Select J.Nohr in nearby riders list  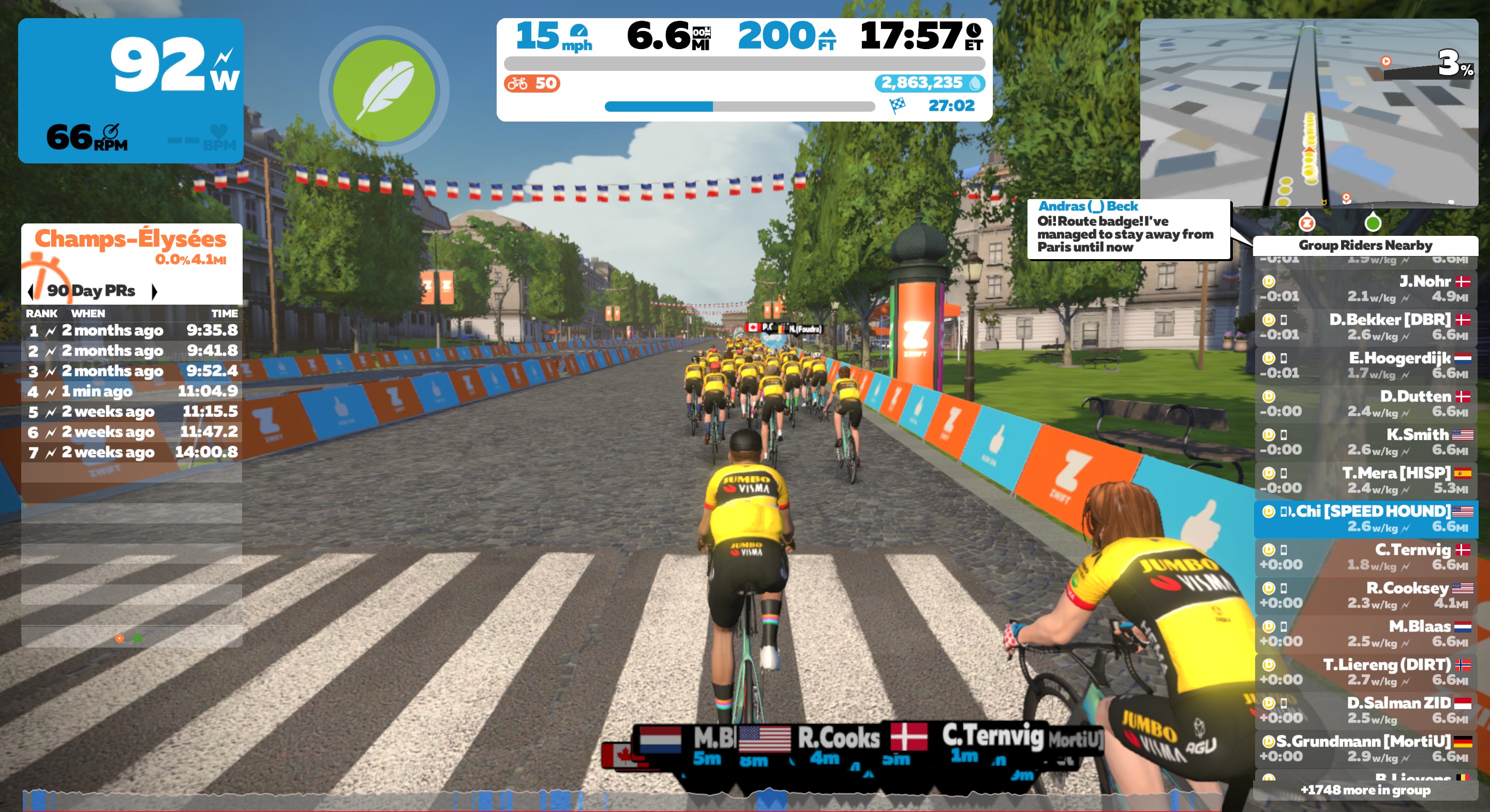coord(1365,289)
